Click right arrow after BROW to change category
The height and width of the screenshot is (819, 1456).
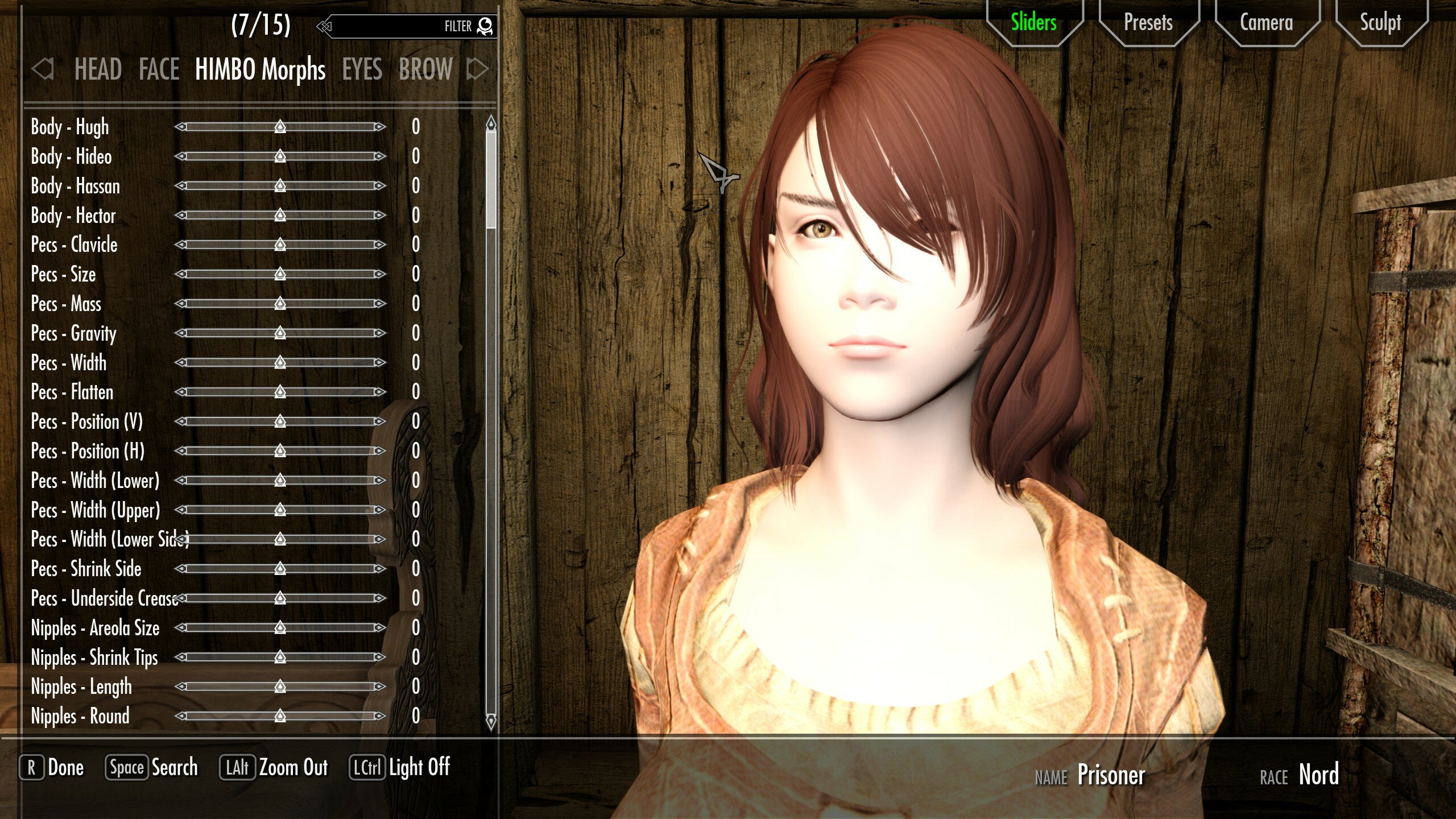[x=478, y=70]
